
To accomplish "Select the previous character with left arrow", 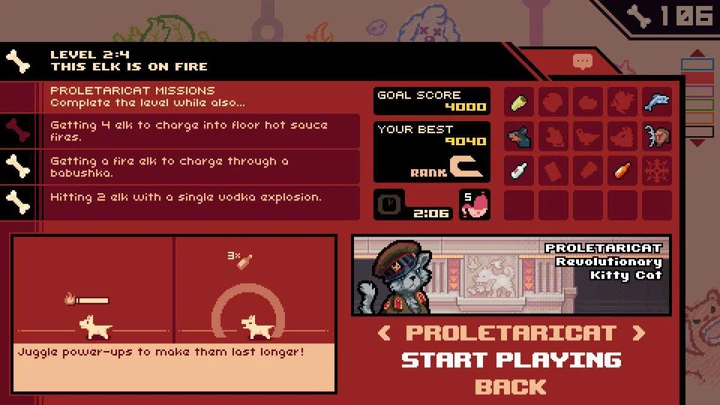I will click(x=382, y=332).
